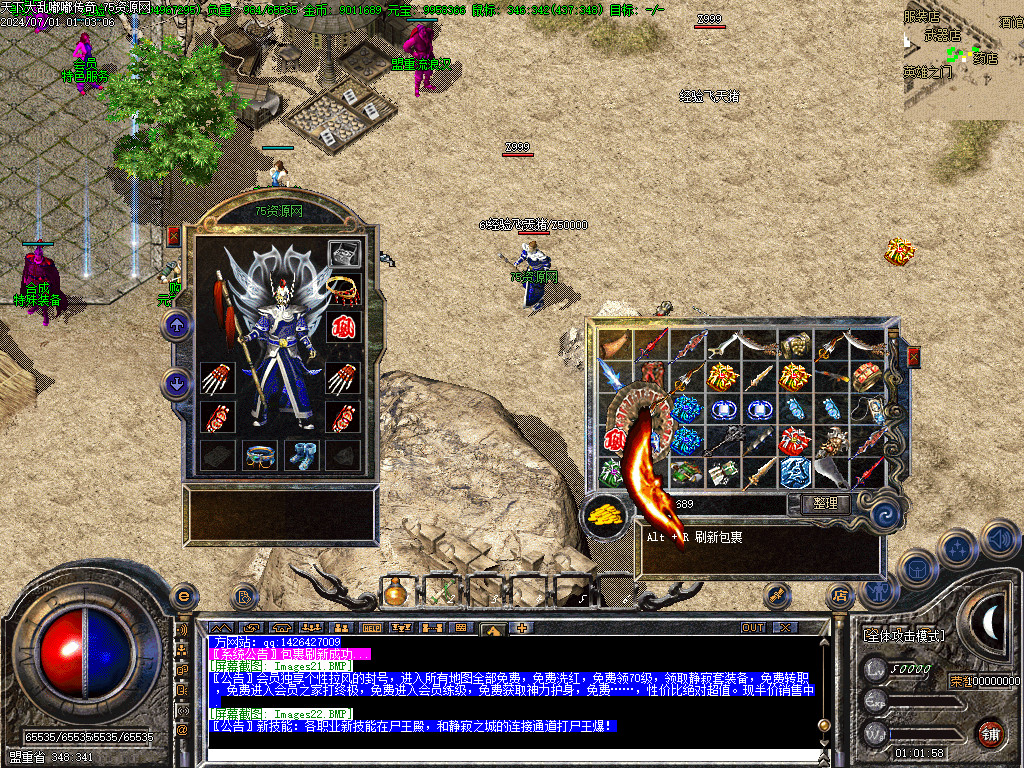Click the round orange 'e' button

pos(183,595)
